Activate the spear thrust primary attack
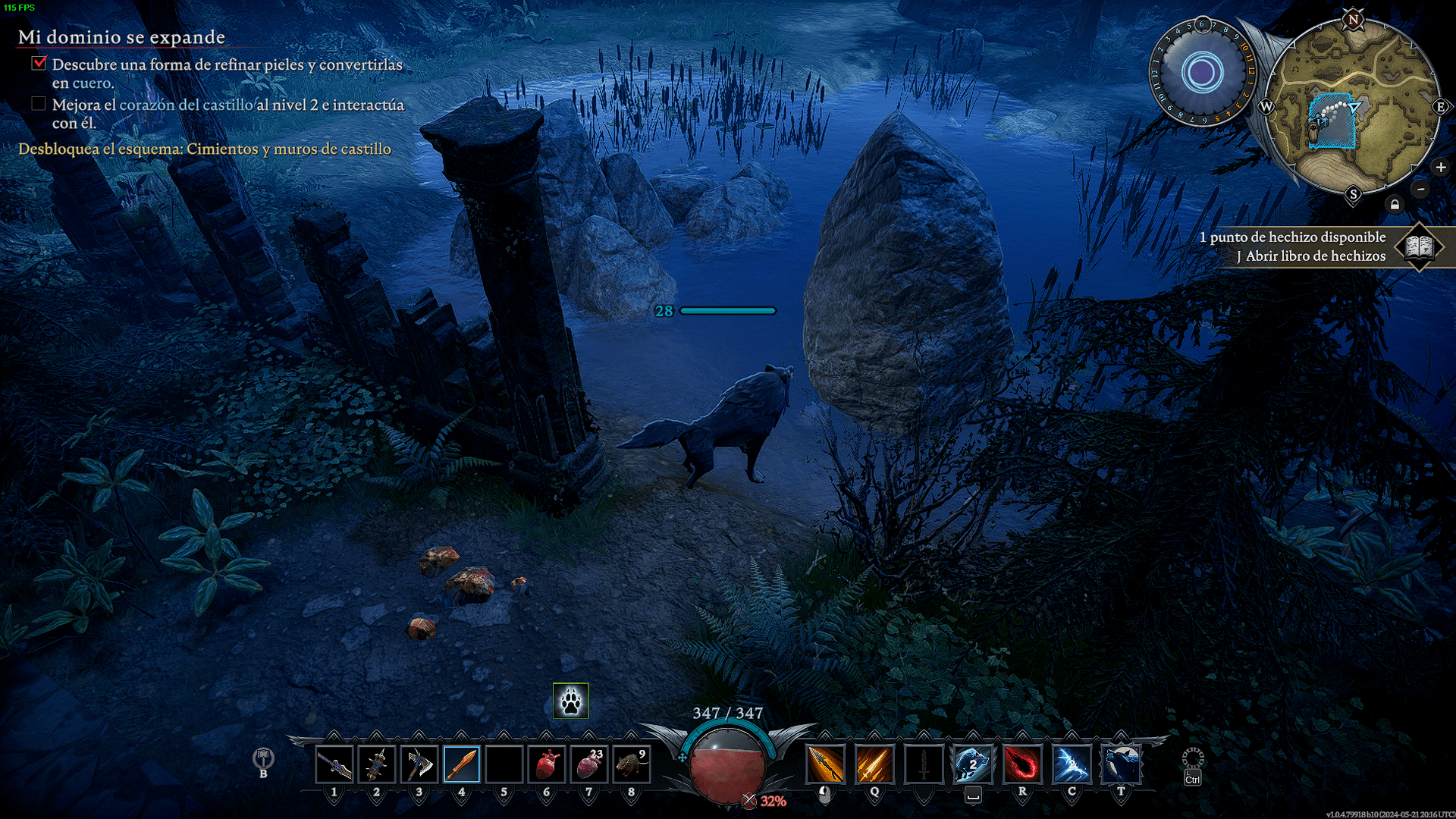Screen dimensions: 1456x819 [x=825, y=764]
